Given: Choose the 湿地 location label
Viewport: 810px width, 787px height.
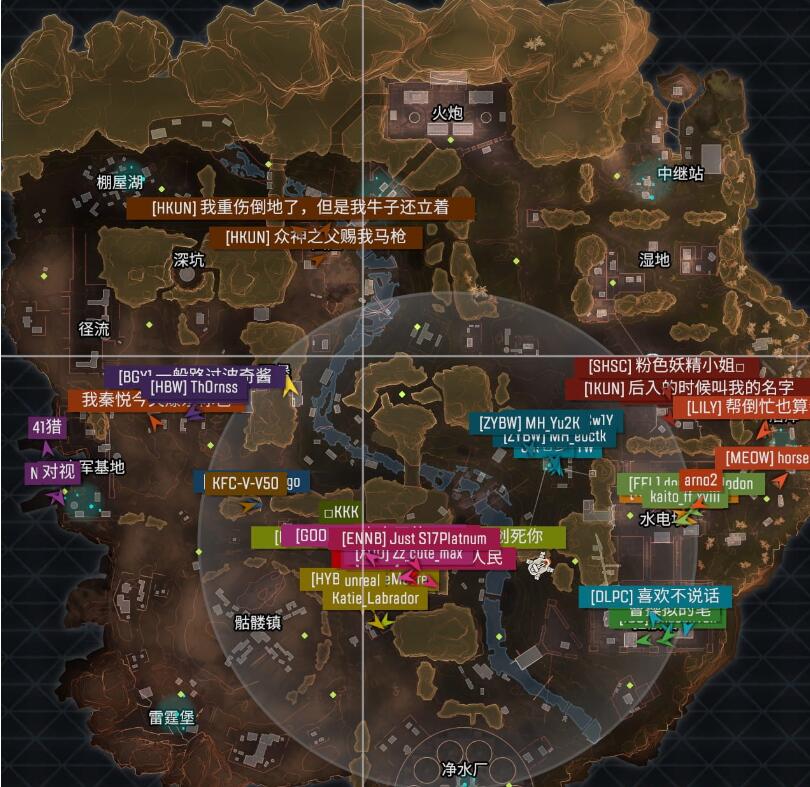Looking at the screenshot, I should point(654,259).
